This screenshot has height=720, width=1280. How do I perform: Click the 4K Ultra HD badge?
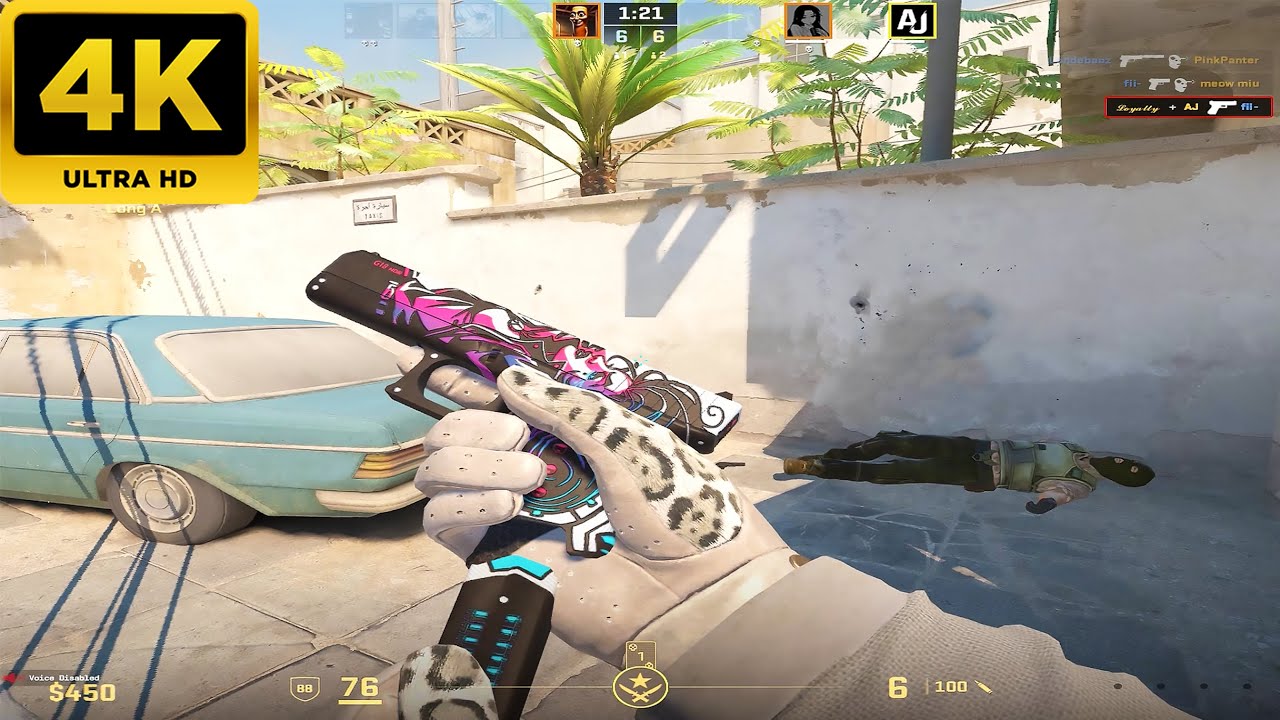[x=130, y=100]
